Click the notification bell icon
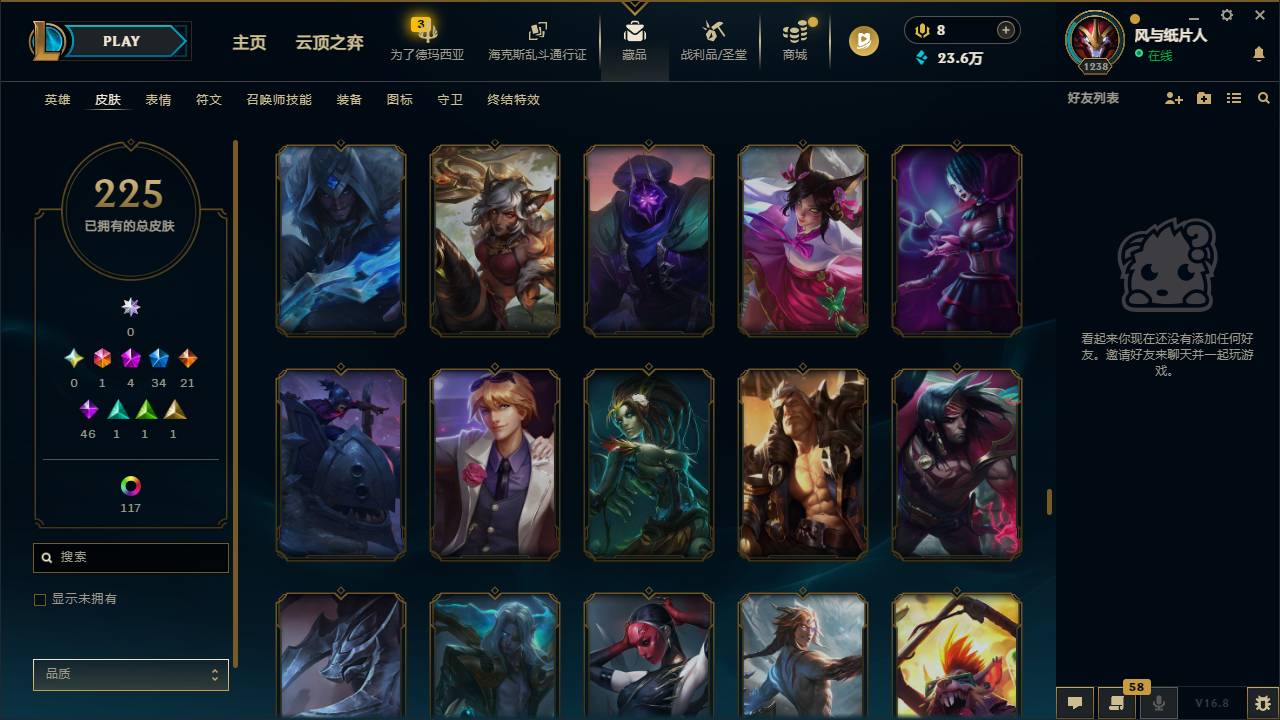Screen dimensions: 1280x720 (x=1256, y=55)
